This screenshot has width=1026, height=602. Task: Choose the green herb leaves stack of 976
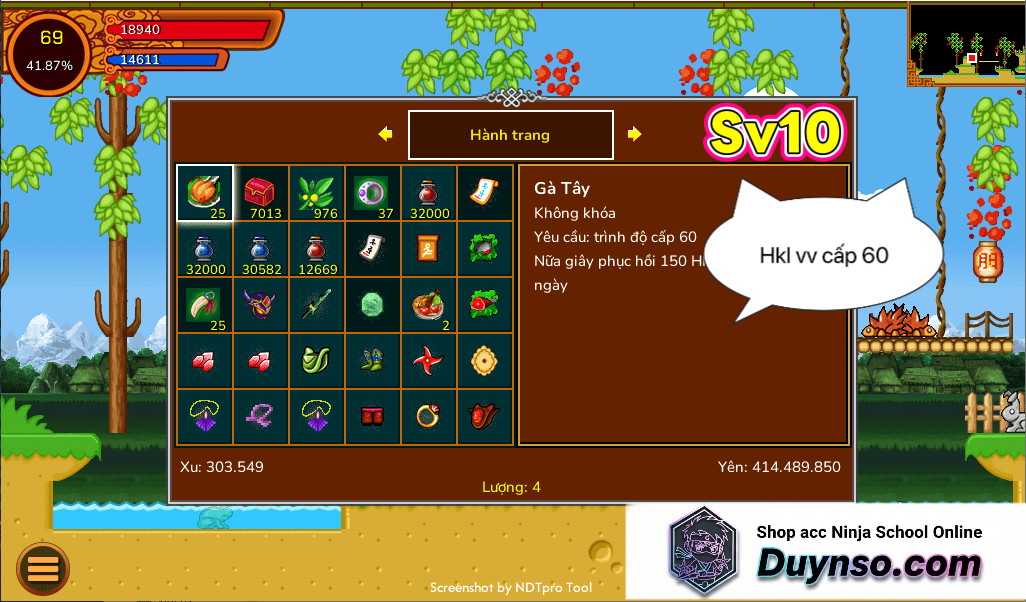tap(317, 193)
